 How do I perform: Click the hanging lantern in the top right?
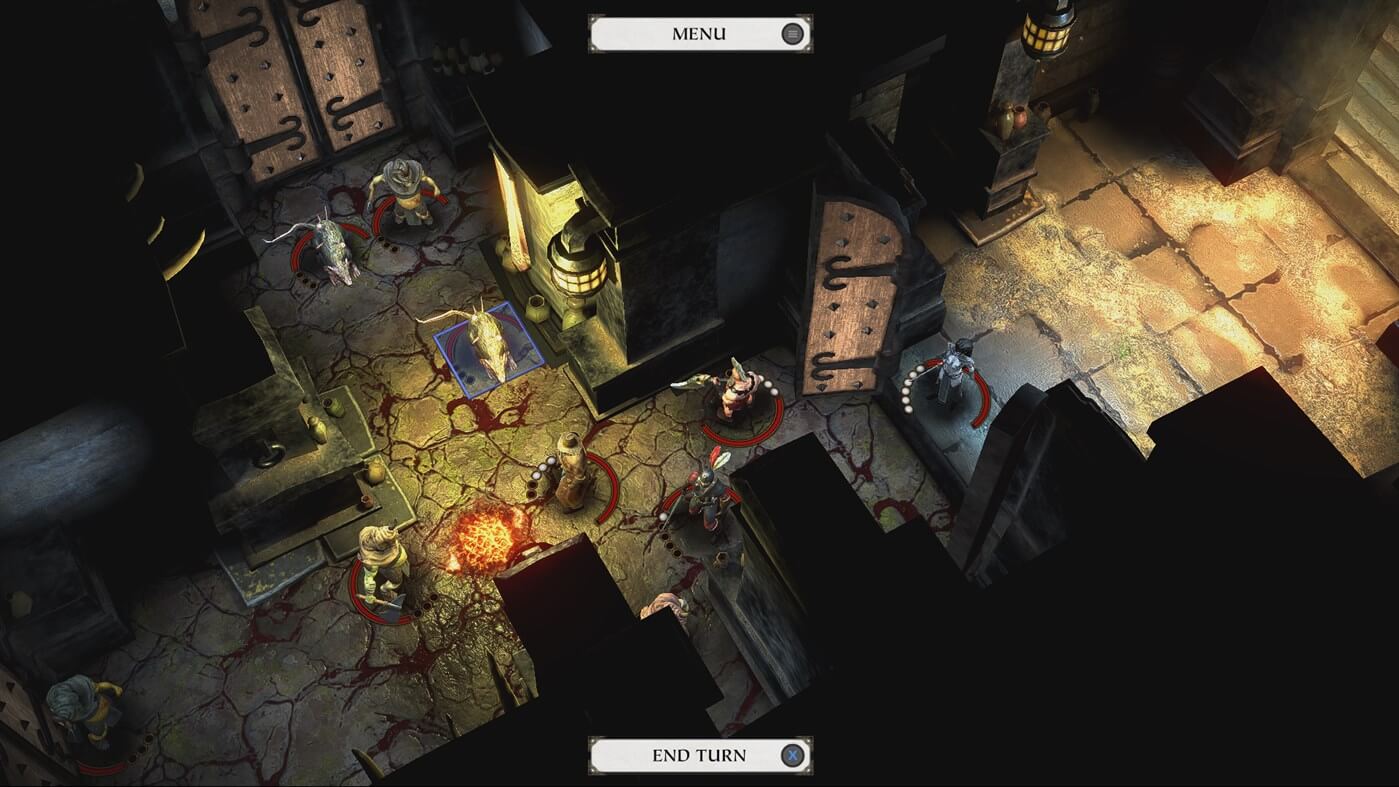[1044, 35]
